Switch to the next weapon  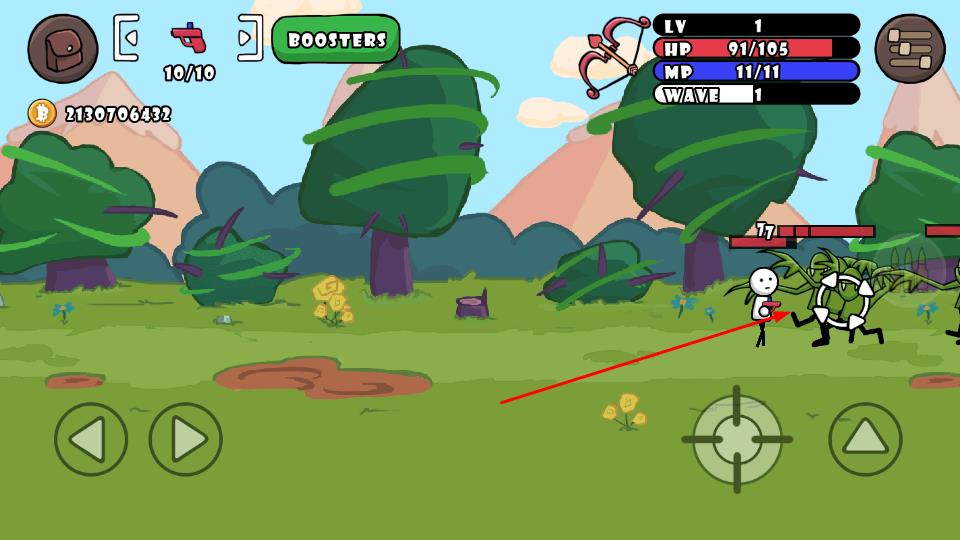click(249, 38)
